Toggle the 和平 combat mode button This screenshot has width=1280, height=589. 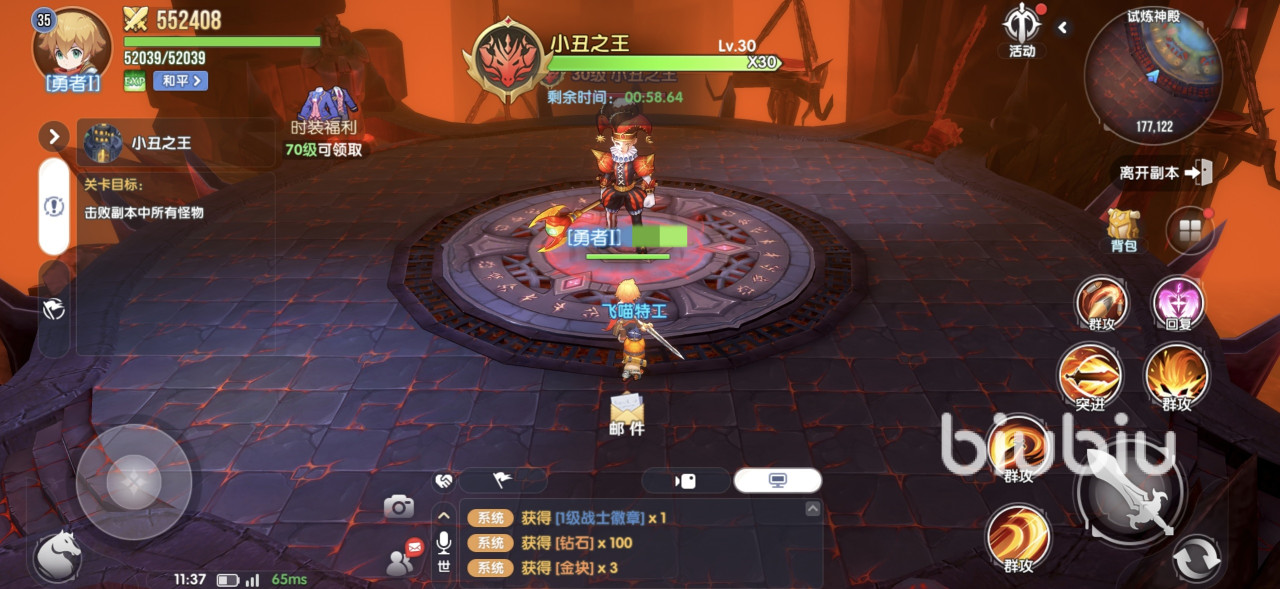[x=180, y=81]
